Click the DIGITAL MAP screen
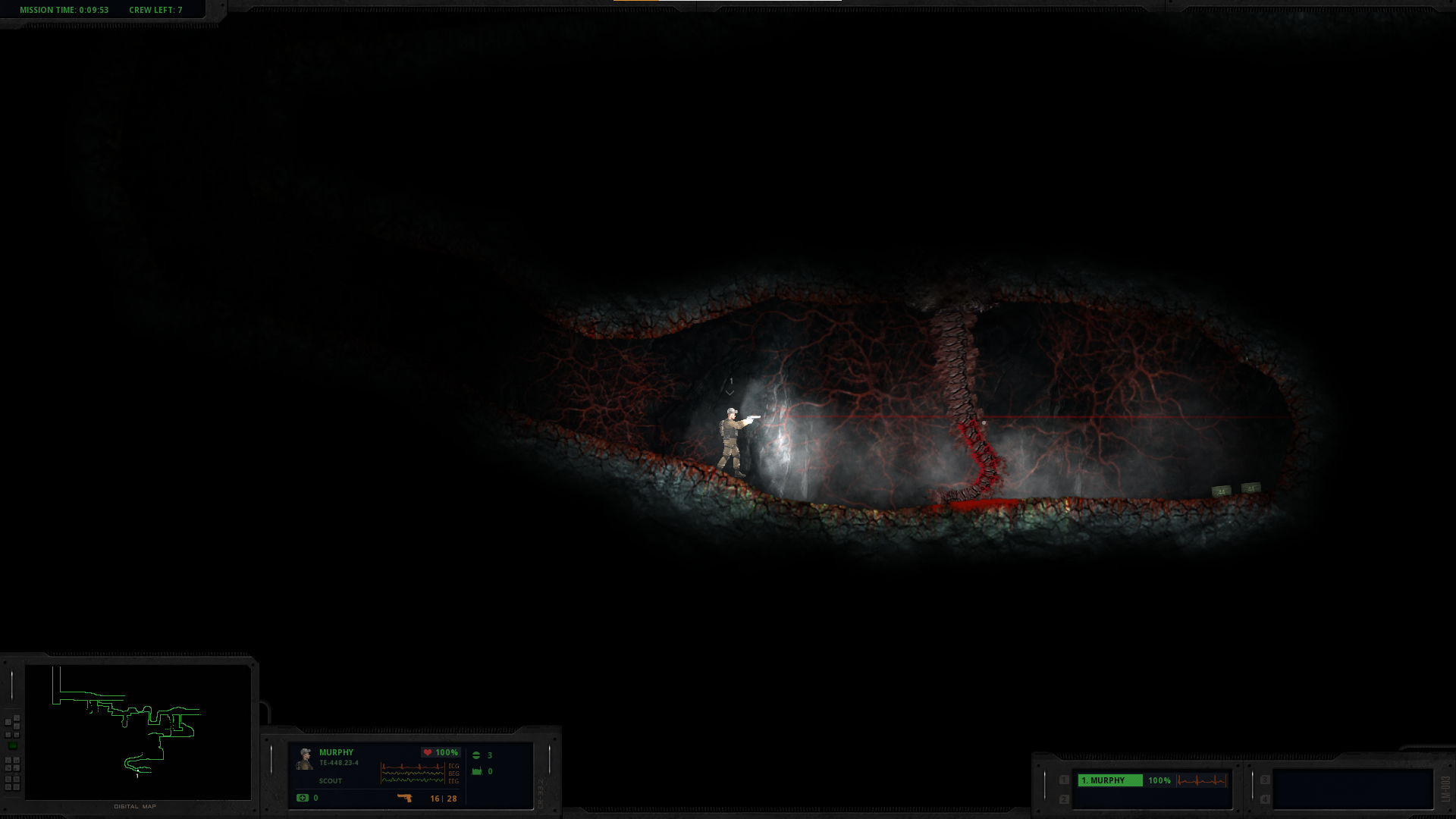The width and height of the screenshot is (1456, 819). [x=136, y=732]
